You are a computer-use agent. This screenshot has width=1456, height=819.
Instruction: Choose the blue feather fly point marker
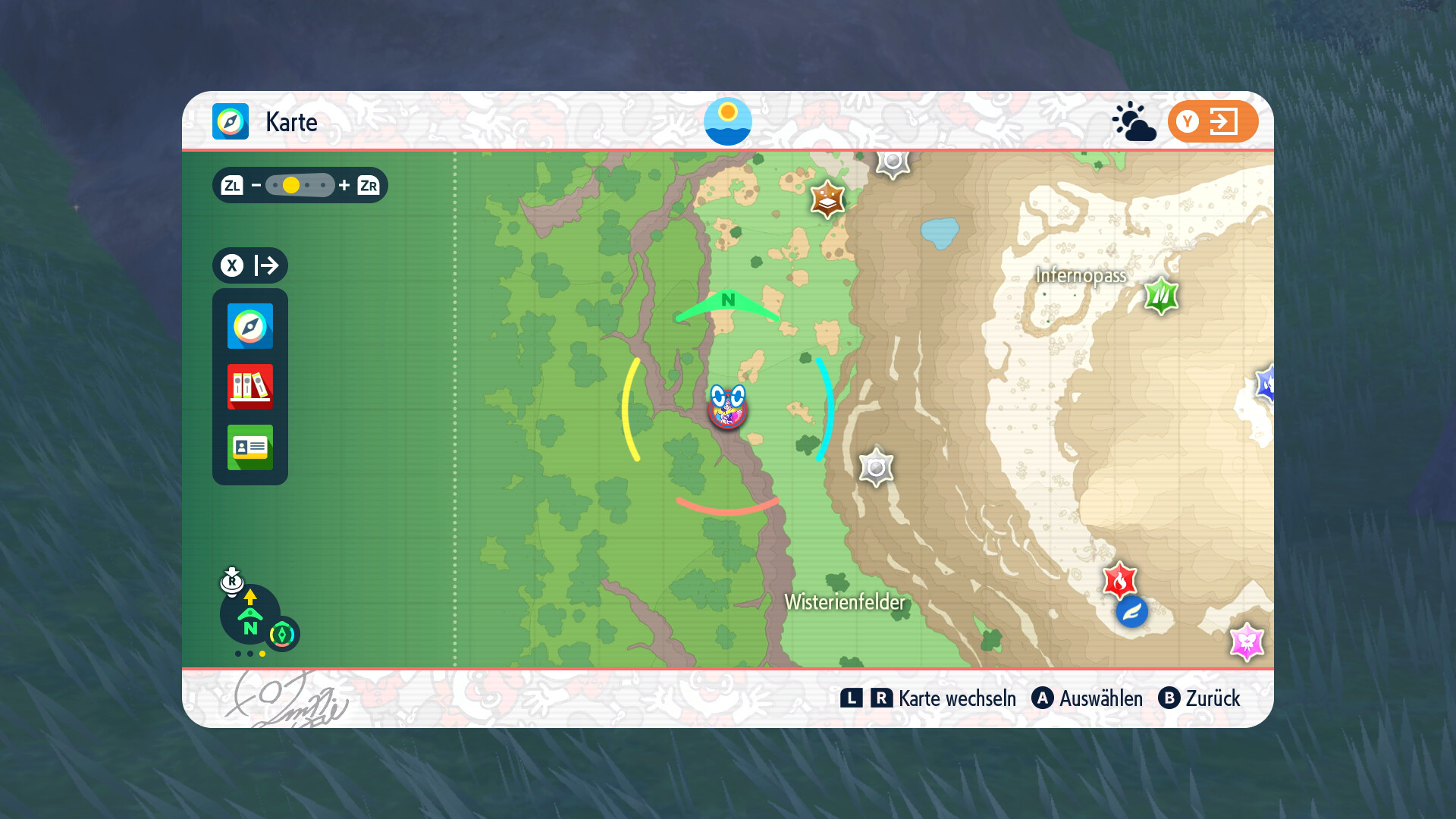click(1131, 612)
